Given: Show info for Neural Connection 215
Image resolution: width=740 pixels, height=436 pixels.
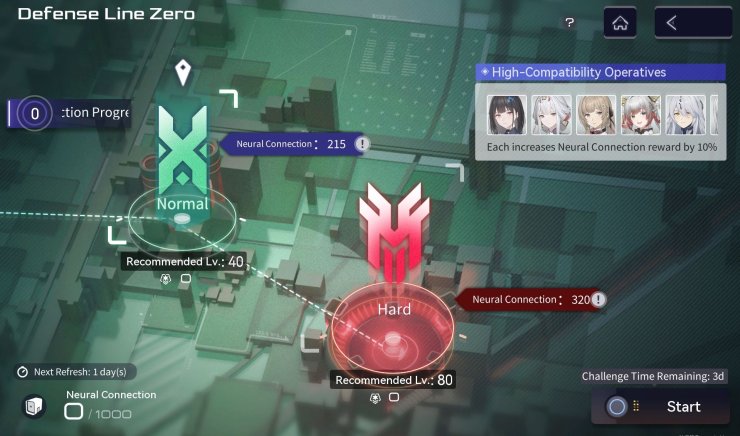Looking at the screenshot, I should coord(362,144).
